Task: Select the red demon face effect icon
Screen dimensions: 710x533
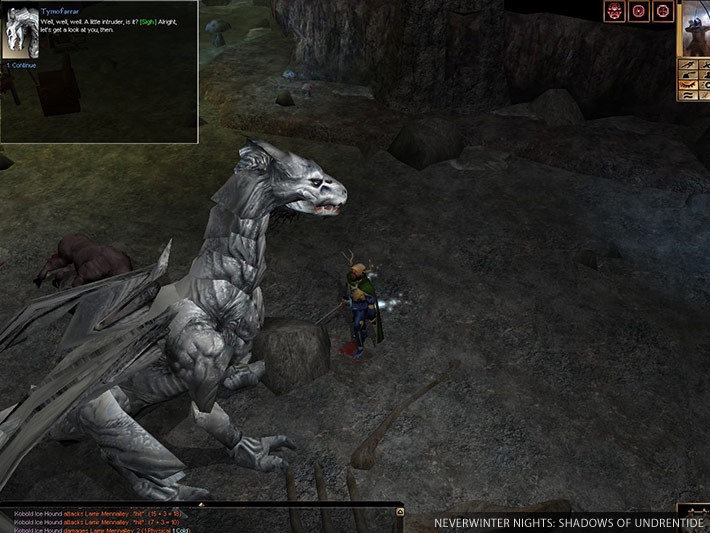Action: click(614, 12)
